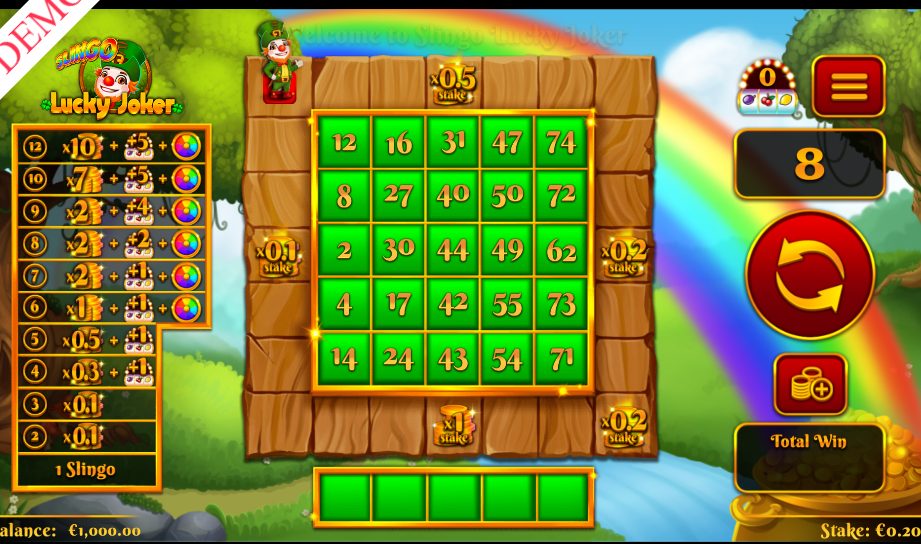921x544 pixels.
Task: Spin the reels with the red arrow button
Action: tap(810, 274)
